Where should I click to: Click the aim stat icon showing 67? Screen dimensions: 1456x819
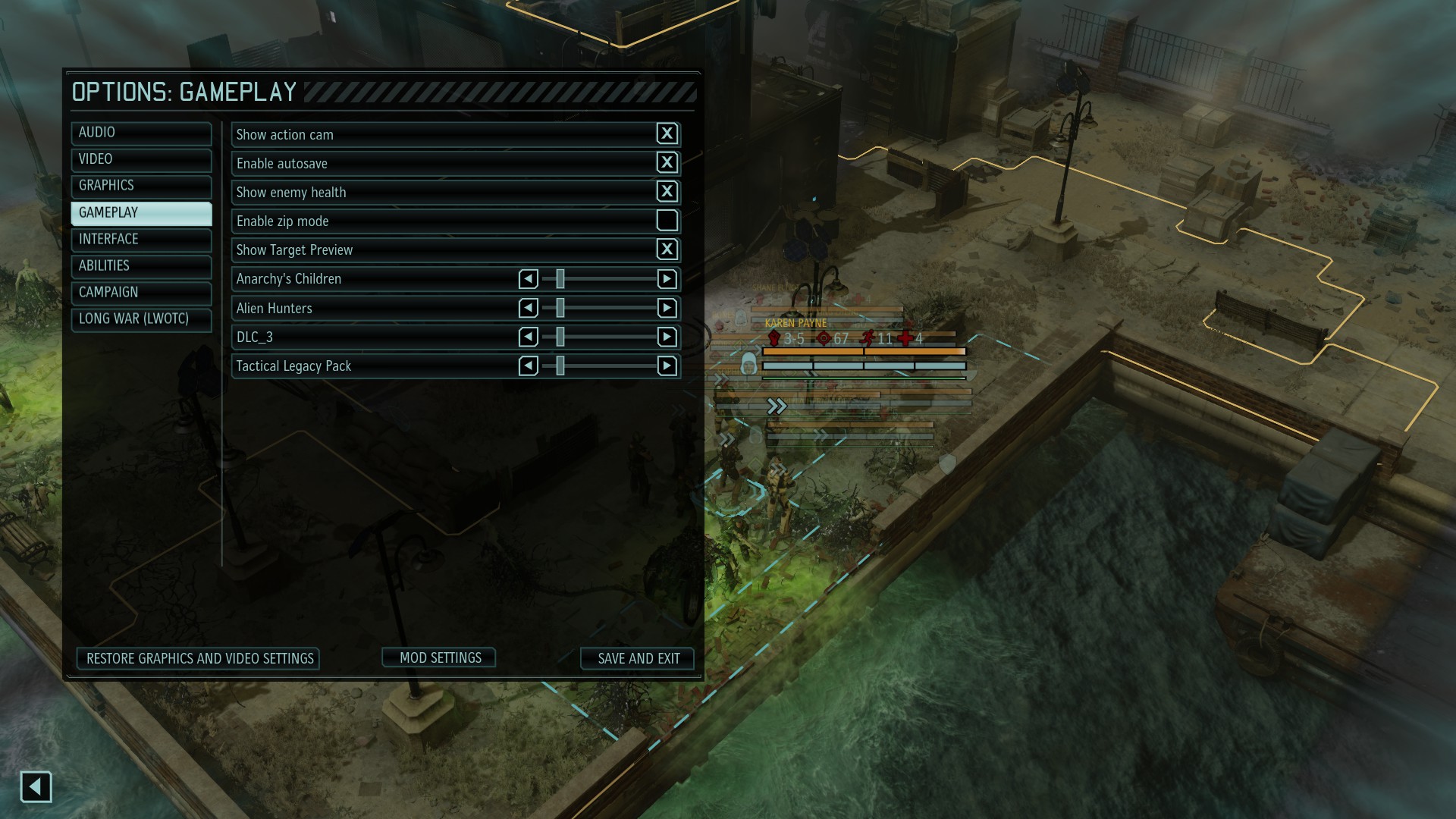[x=824, y=339]
